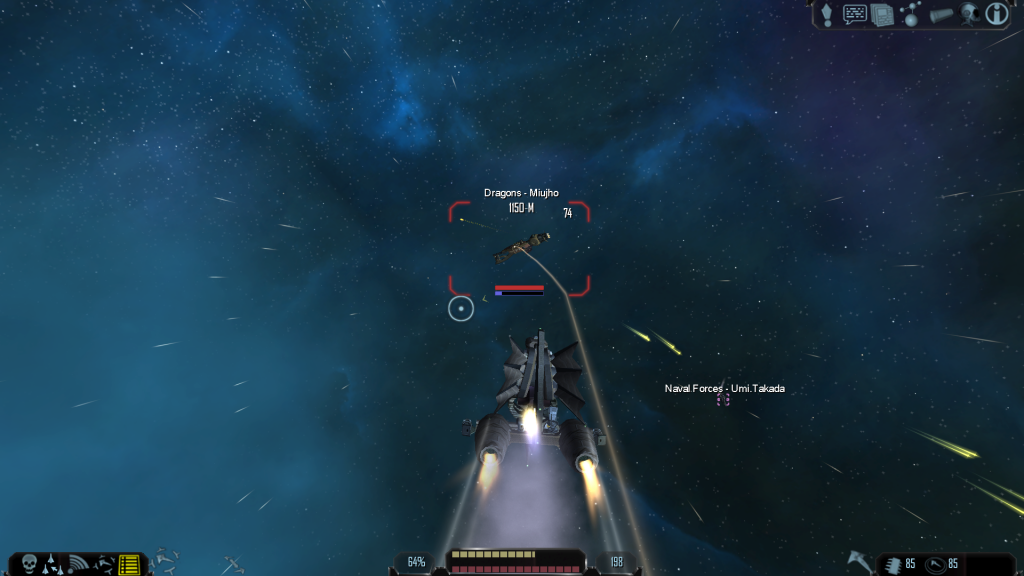Select the small ships wing icon
This screenshot has width=1024, height=576.
[x=103, y=564]
